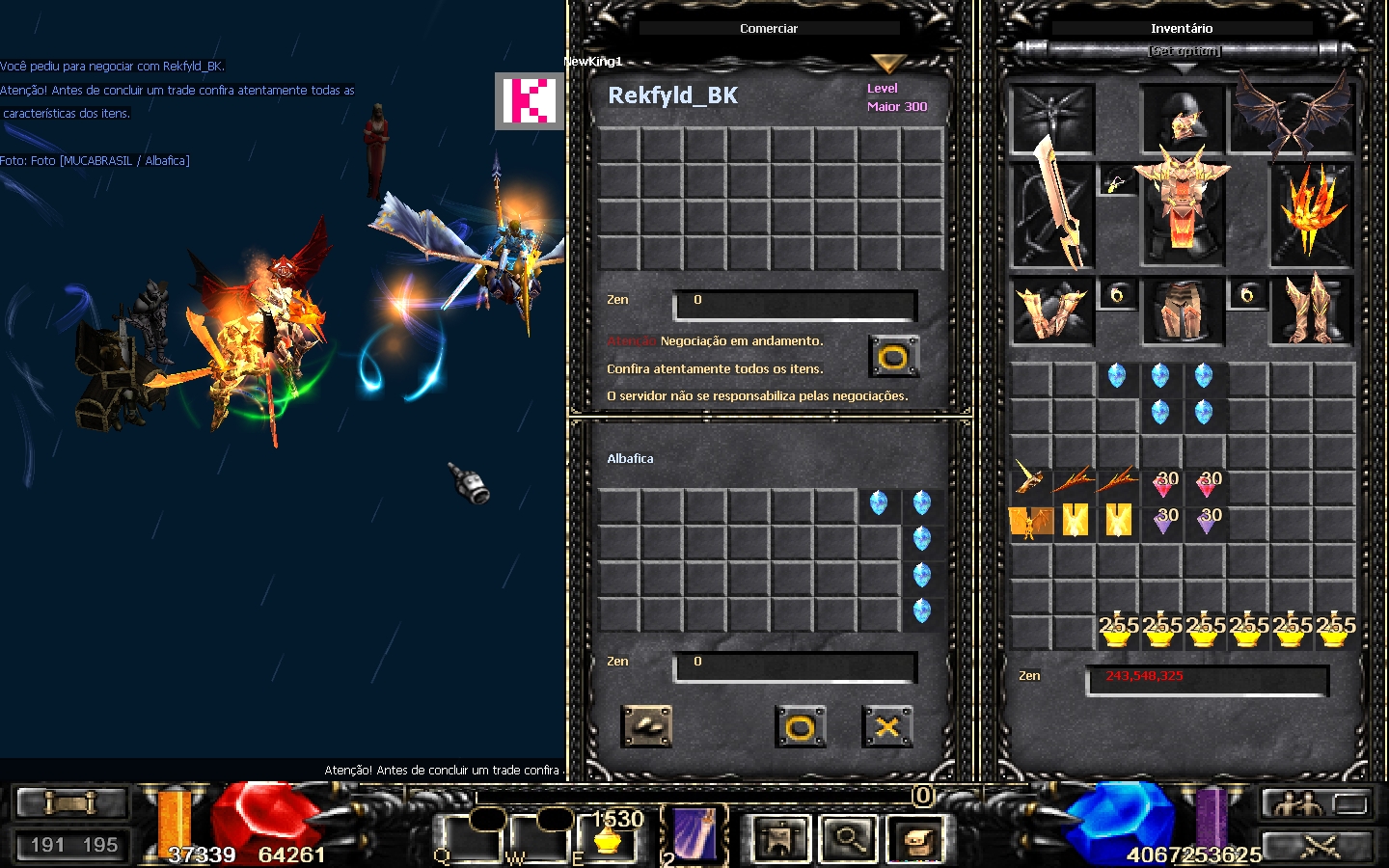Pick the flaming shield off-hand slot

(x=1312, y=214)
